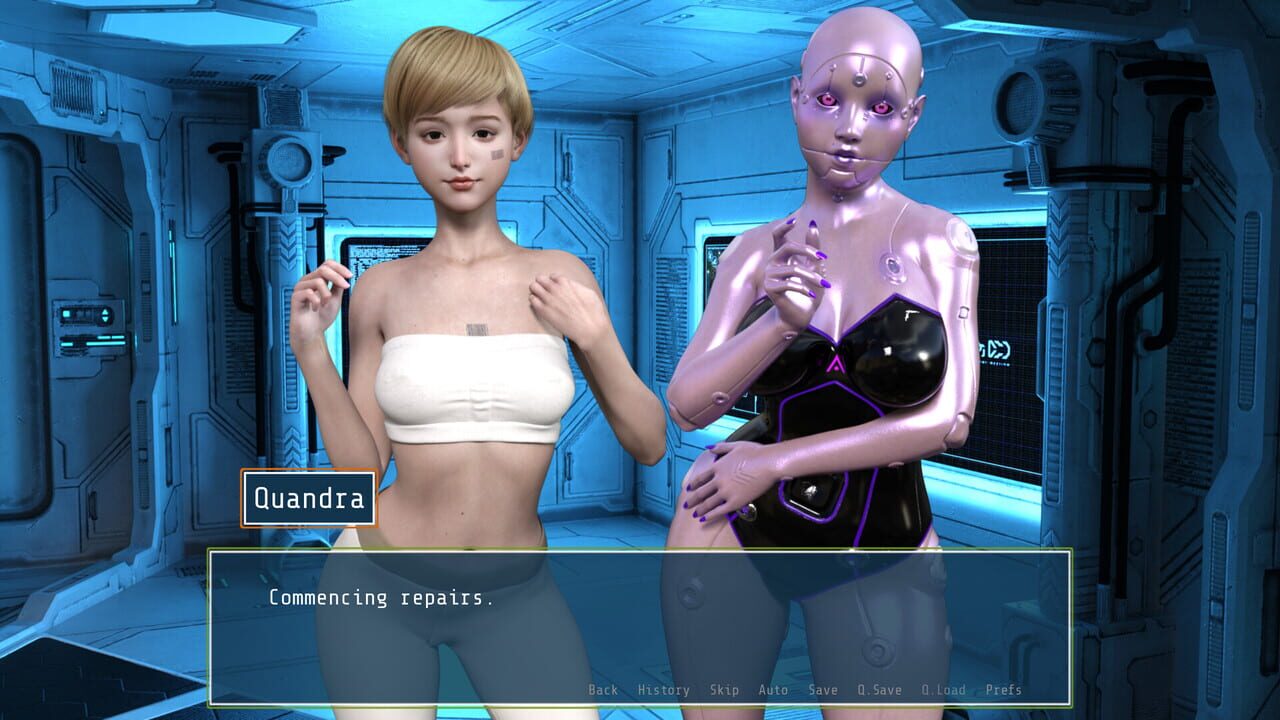Go Back to the previous dialogue line
This screenshot has height=720, width=1280.
pyautogui.click(x=604, y=690)
